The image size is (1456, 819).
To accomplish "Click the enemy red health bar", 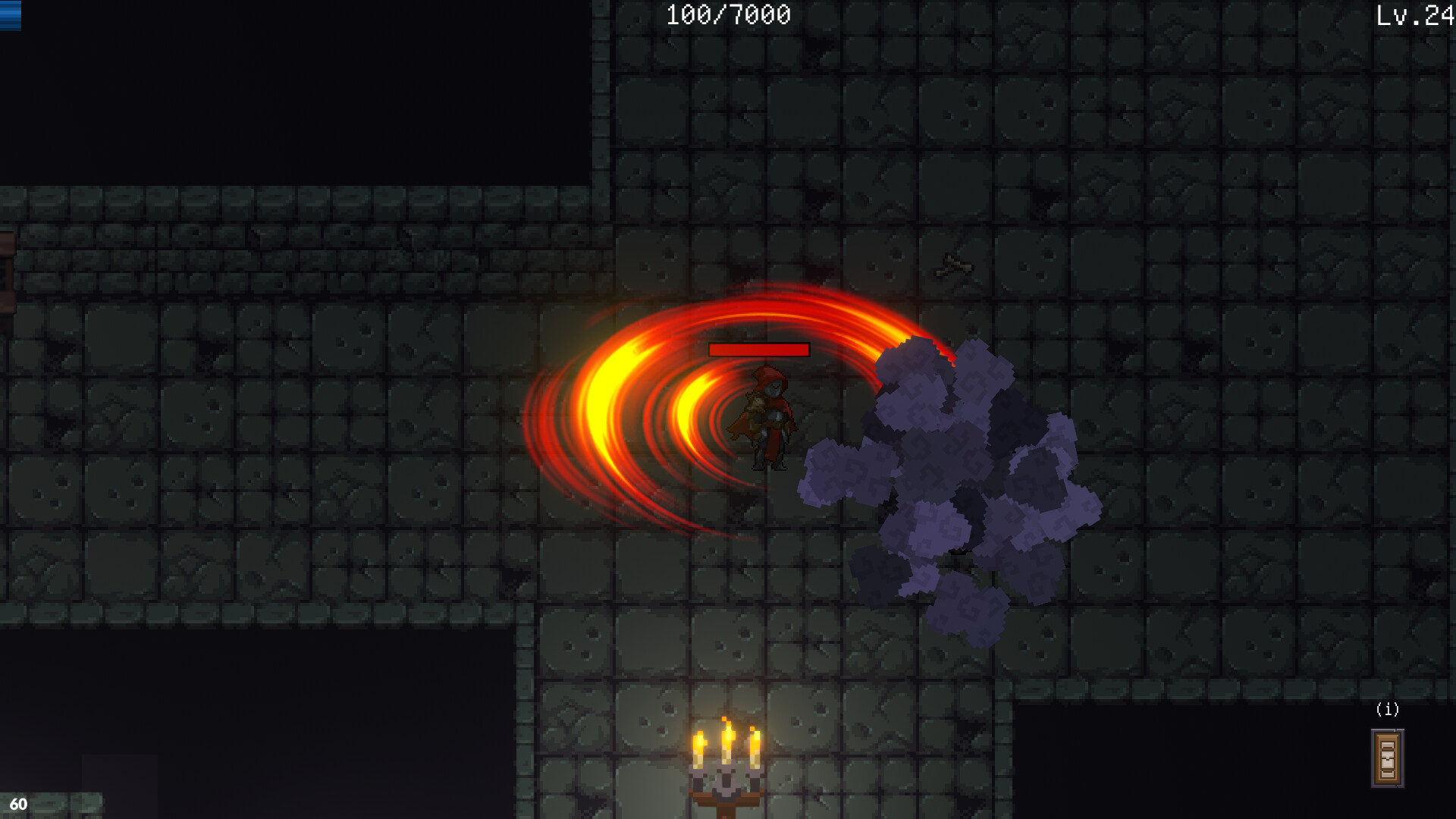I will click(758, 350).
